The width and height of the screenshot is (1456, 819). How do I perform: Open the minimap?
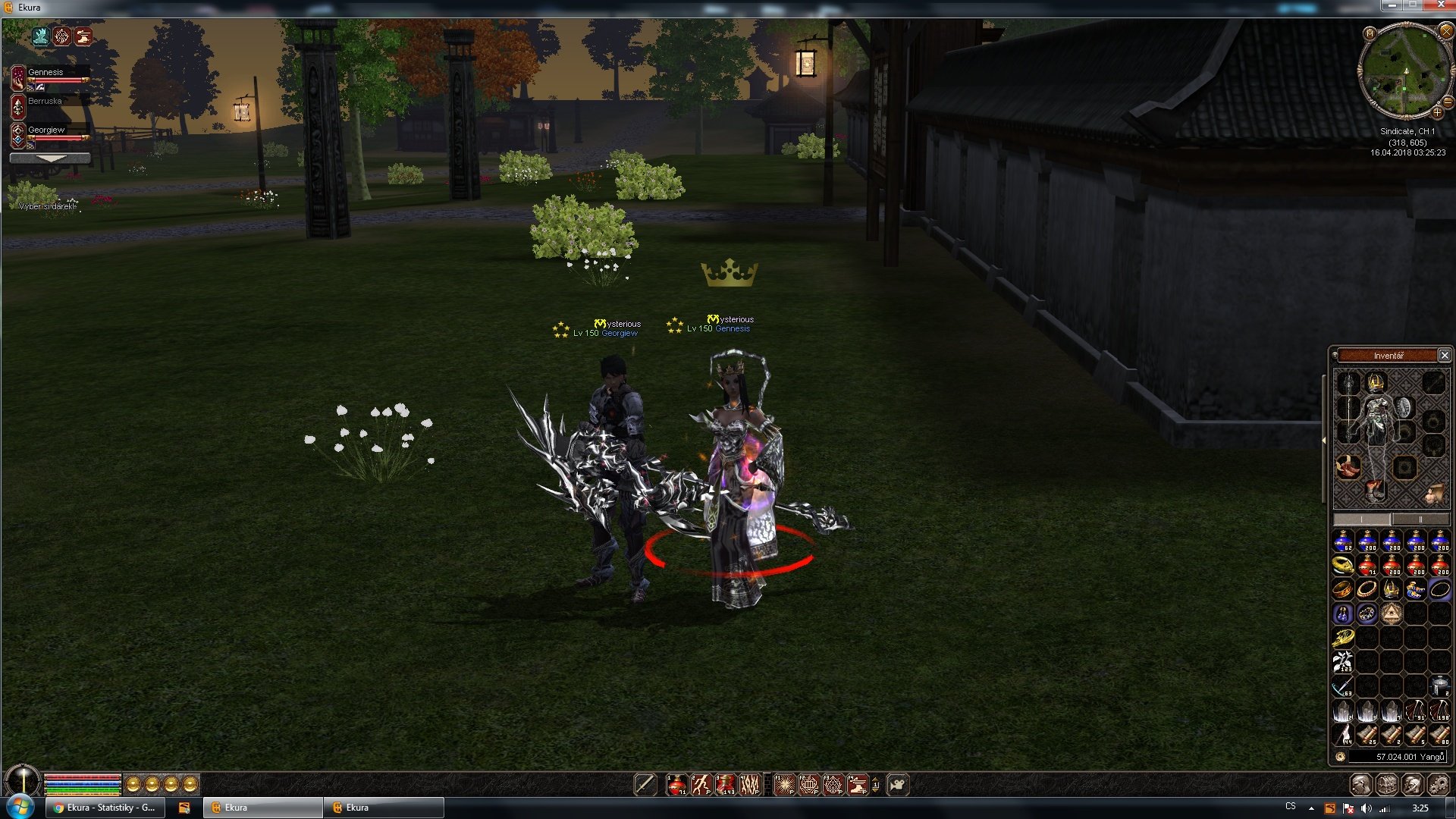[x=1370, y=33]
